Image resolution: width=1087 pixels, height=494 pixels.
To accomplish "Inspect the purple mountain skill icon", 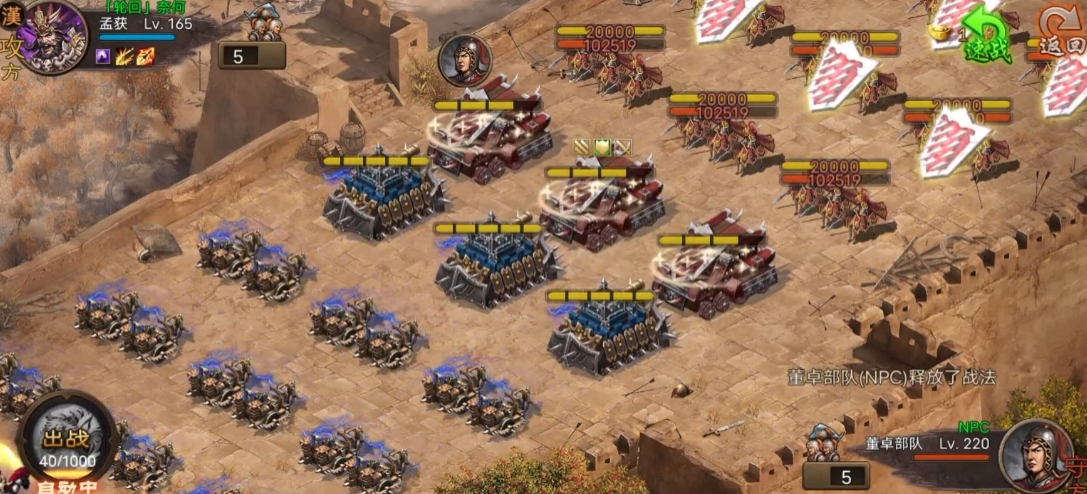I will pos(103,57).
